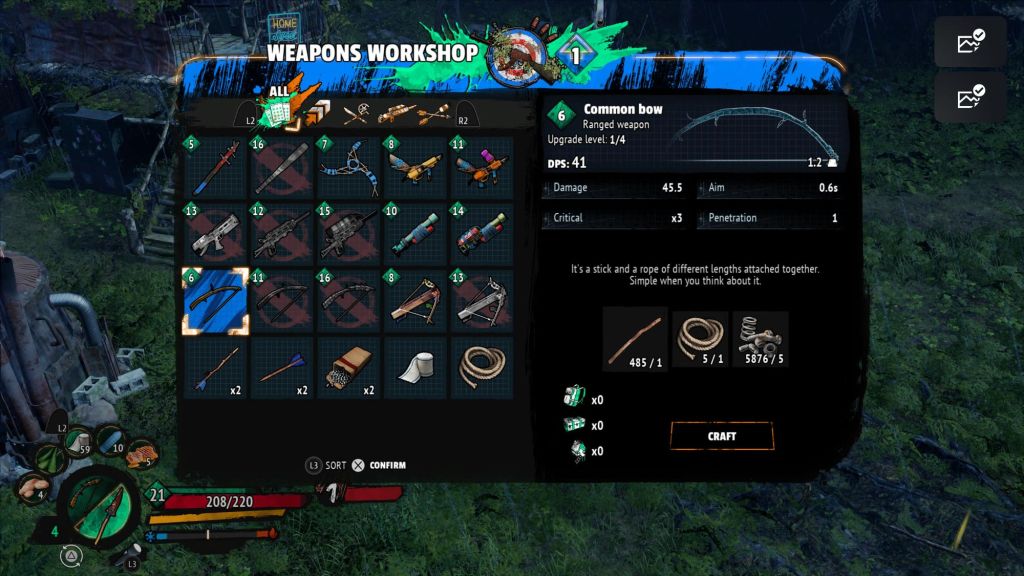Craft the Common bow
The image size is (1024, 576).
(721, 436)
